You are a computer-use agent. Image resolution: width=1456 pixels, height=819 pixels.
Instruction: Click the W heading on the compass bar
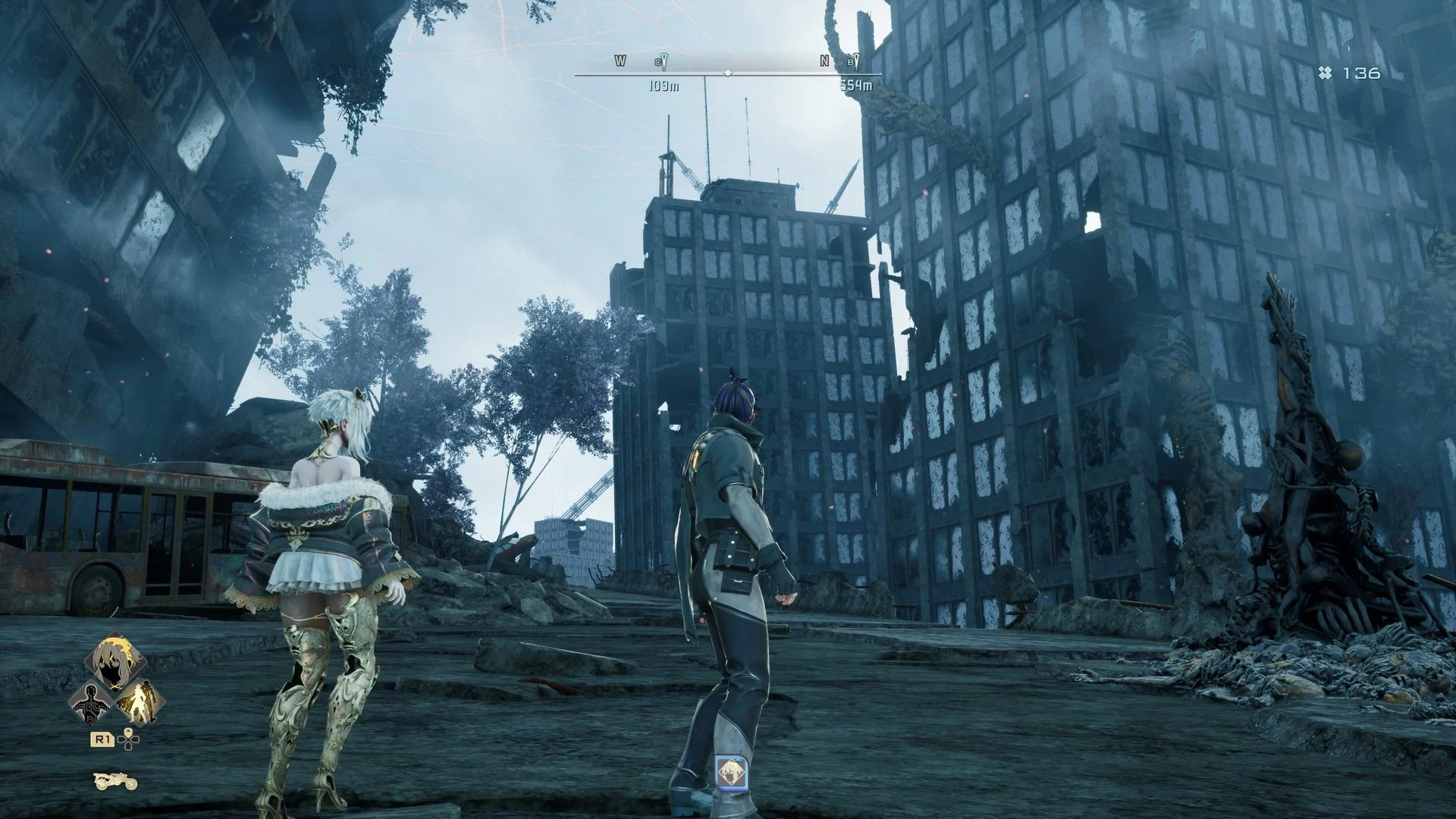pyautogui.click(x=620, y=60)
